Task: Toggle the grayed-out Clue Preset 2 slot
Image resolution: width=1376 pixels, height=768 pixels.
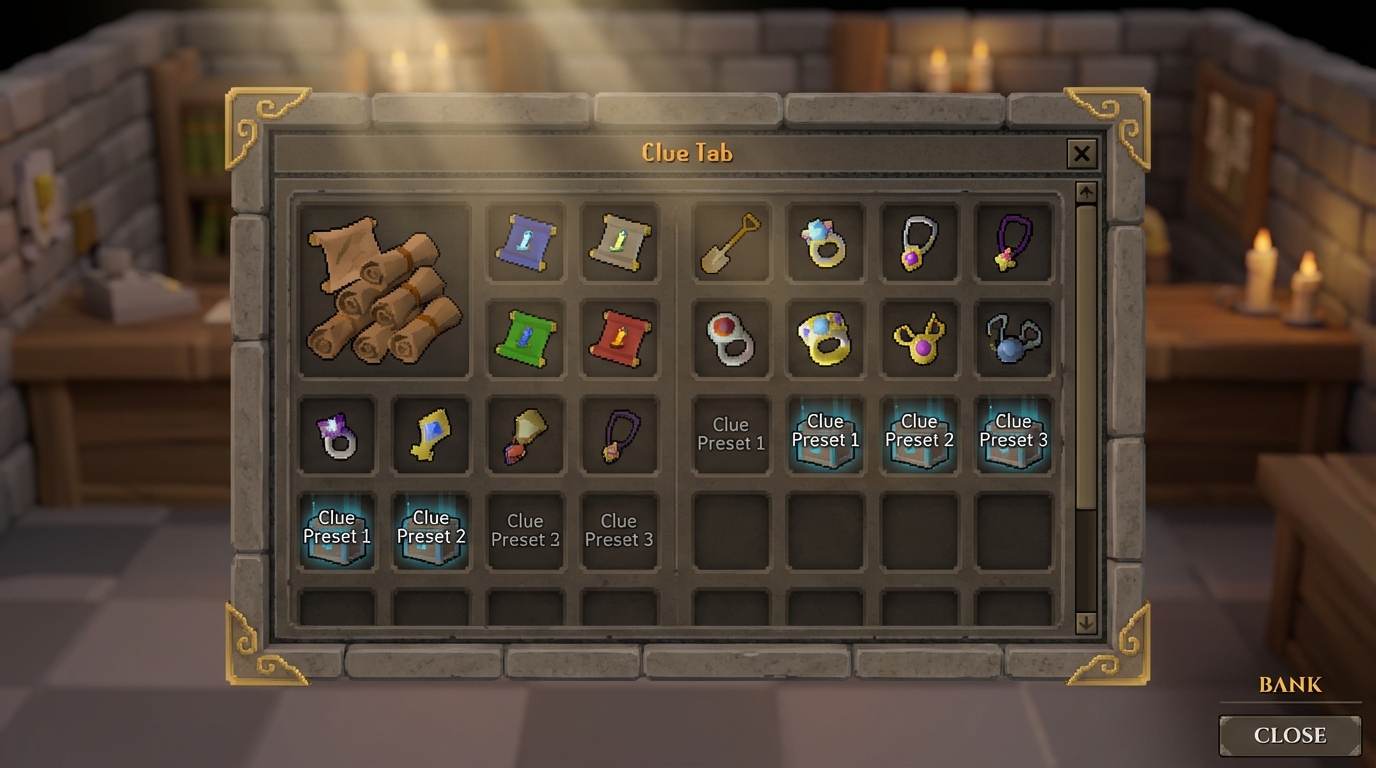Action: (524, 529)
